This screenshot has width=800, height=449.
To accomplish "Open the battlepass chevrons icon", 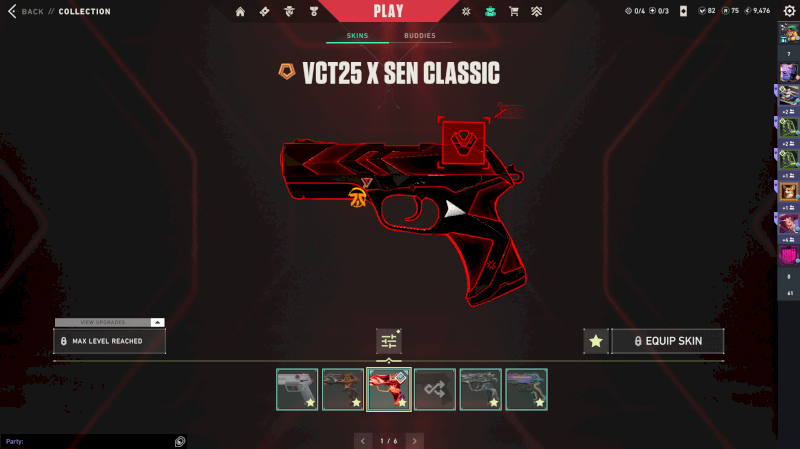I will click(537, 12).
